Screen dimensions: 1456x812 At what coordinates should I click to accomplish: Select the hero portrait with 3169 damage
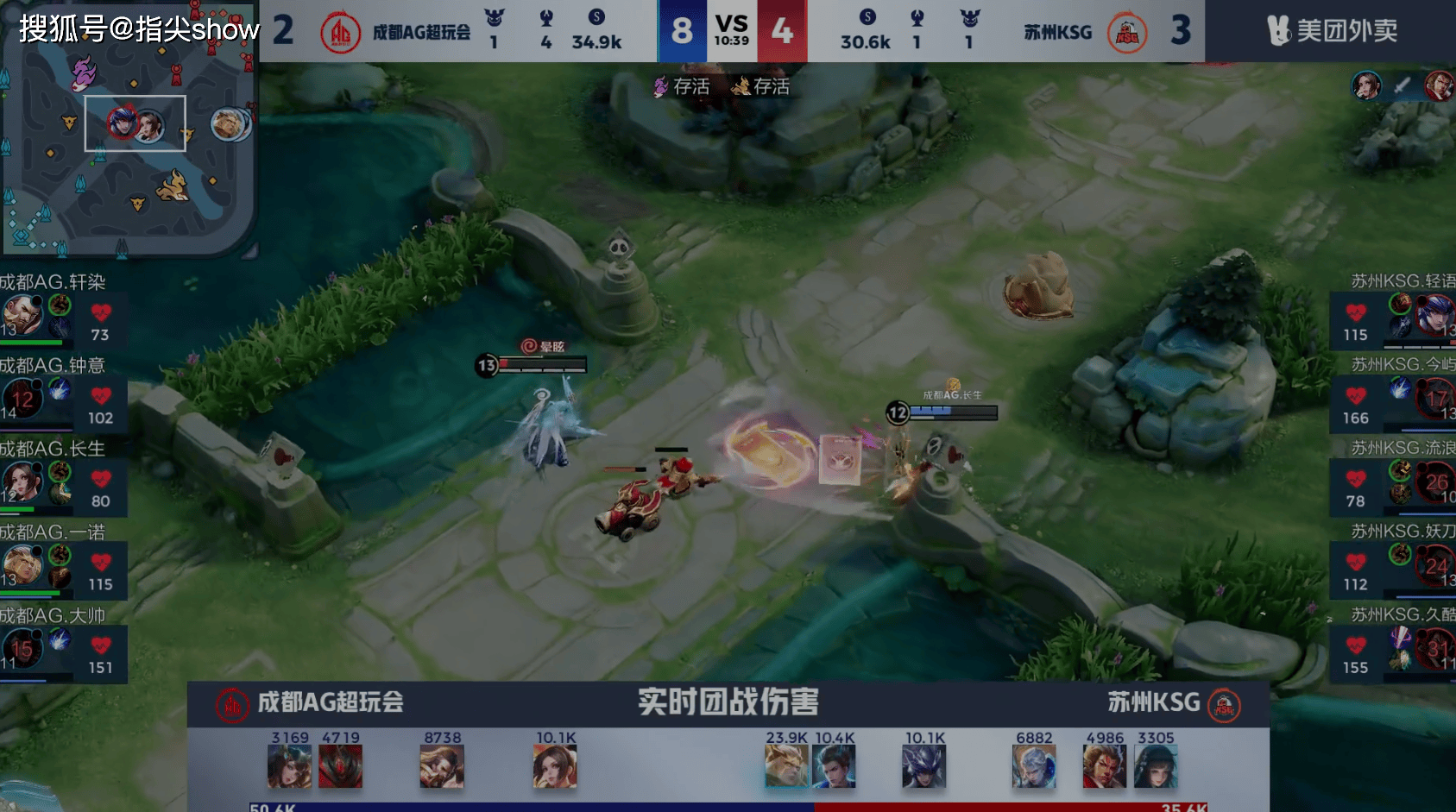[x=289, y=766]
